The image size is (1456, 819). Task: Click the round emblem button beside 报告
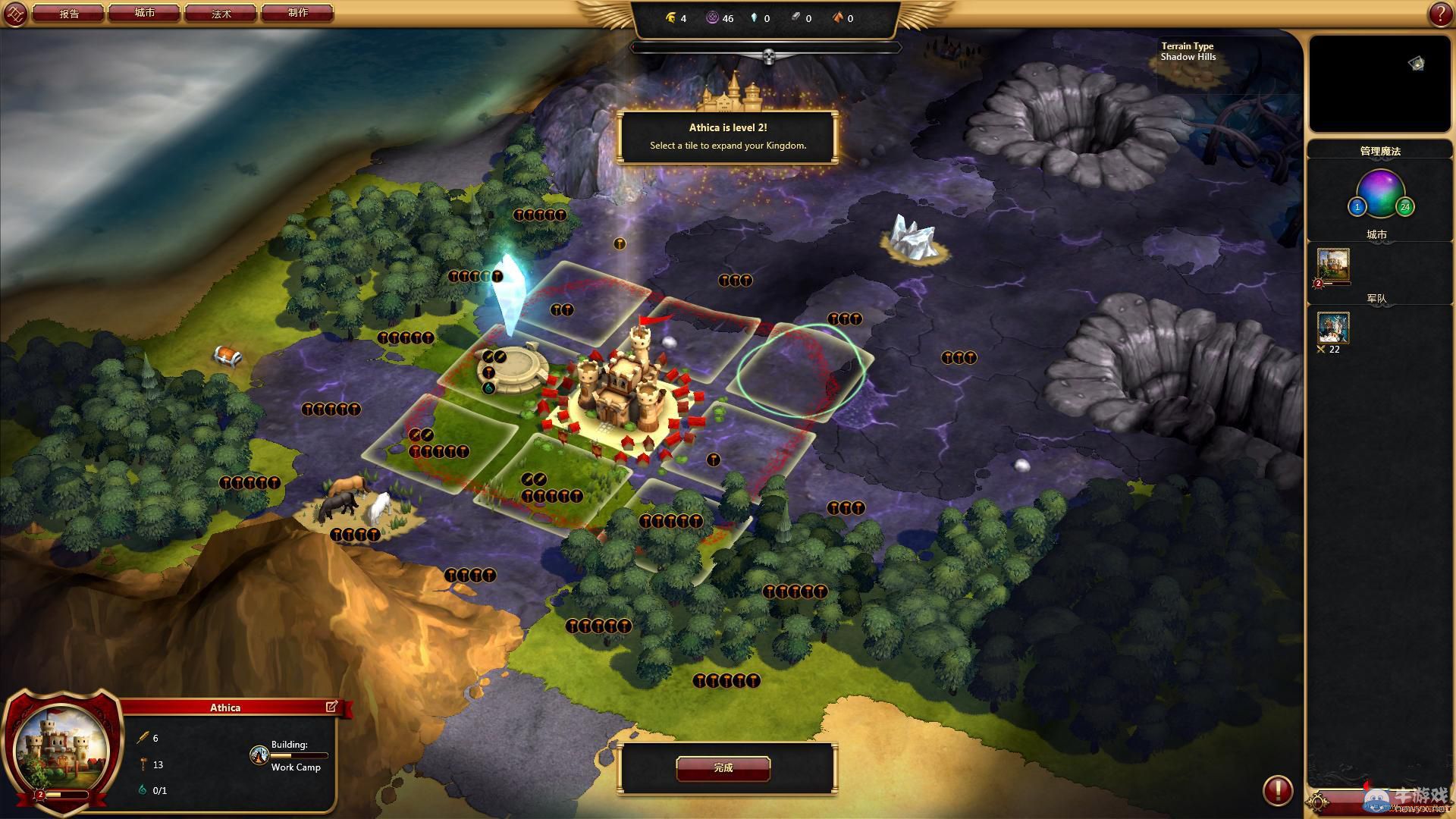coord(15,14)
